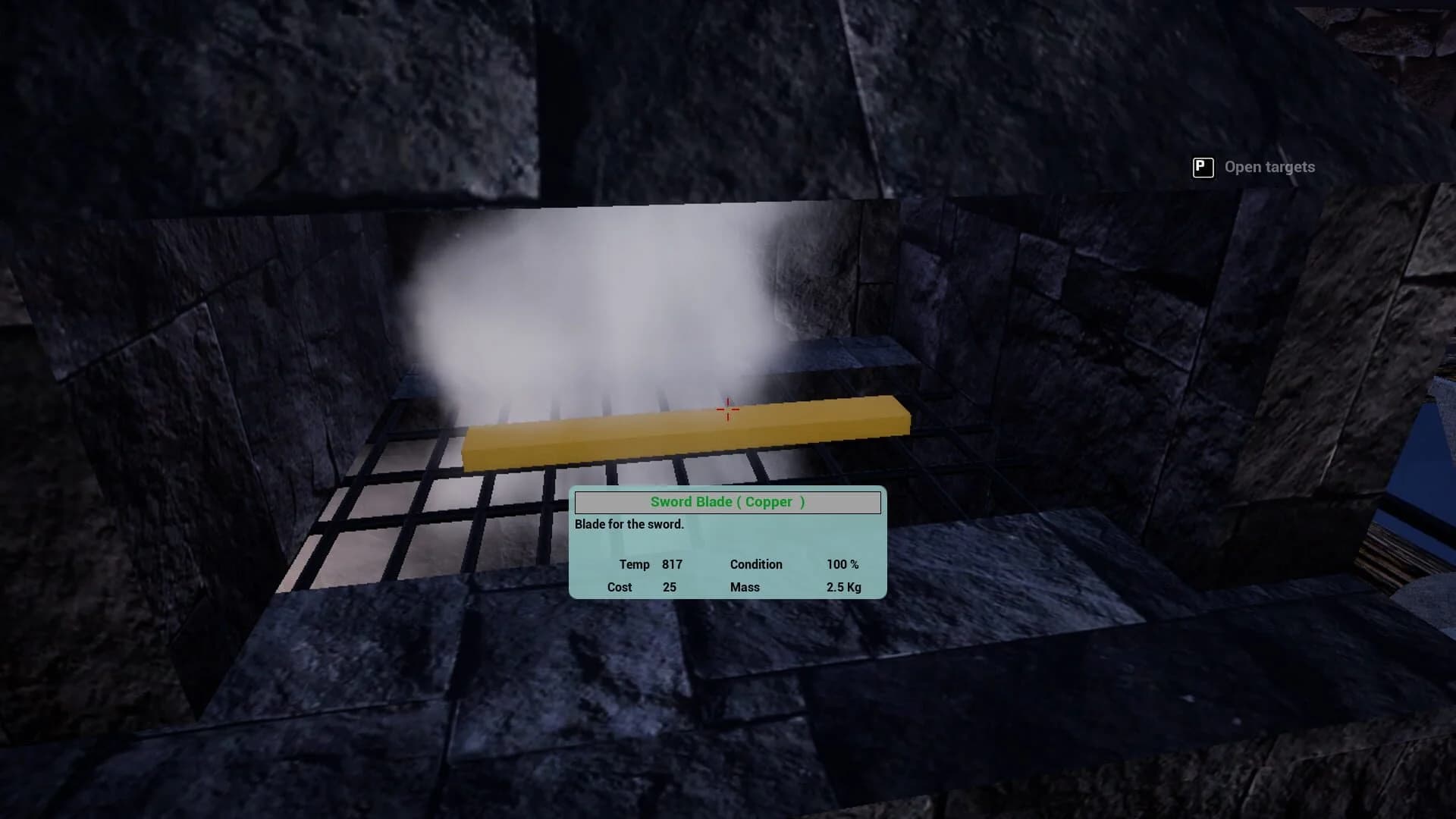
Task: Click the Temp stat label
Action: (x=634, y=564)
